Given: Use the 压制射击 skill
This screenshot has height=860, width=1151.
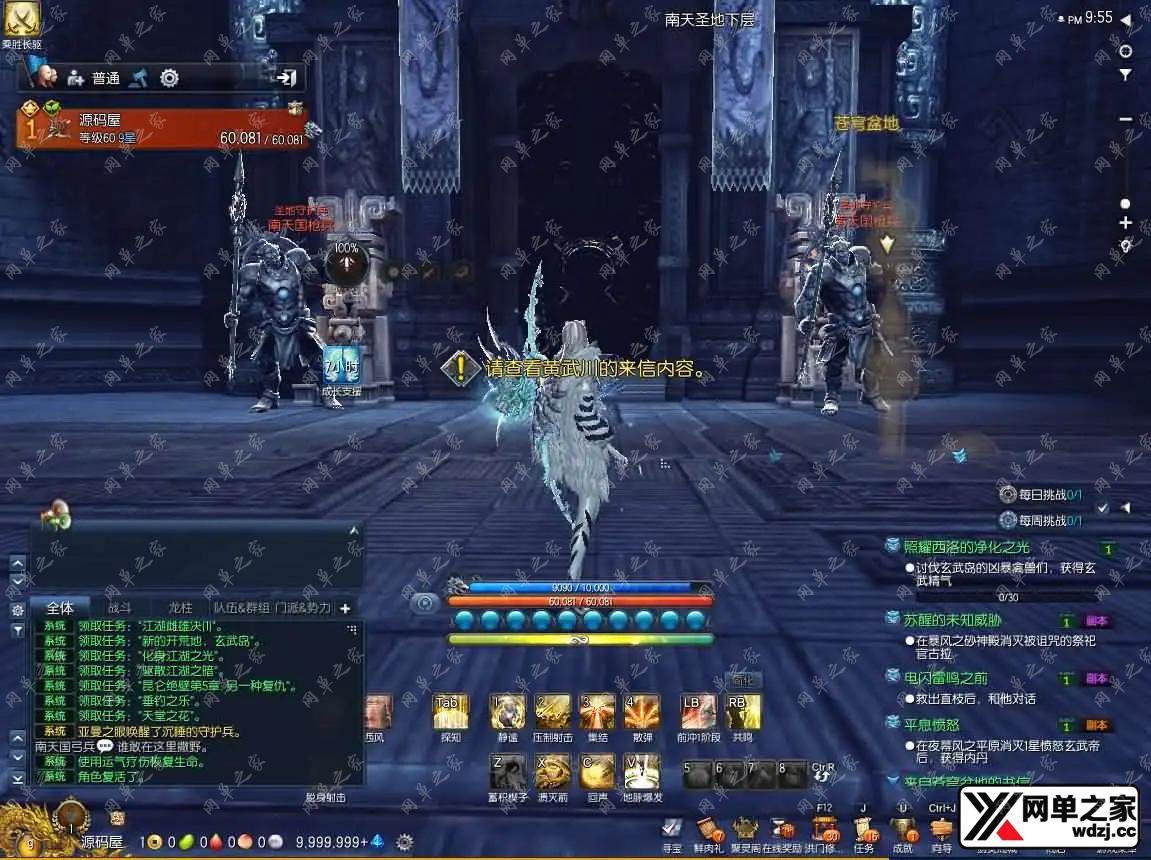Looking at the screenshot, I should click(x=553, y=712).
